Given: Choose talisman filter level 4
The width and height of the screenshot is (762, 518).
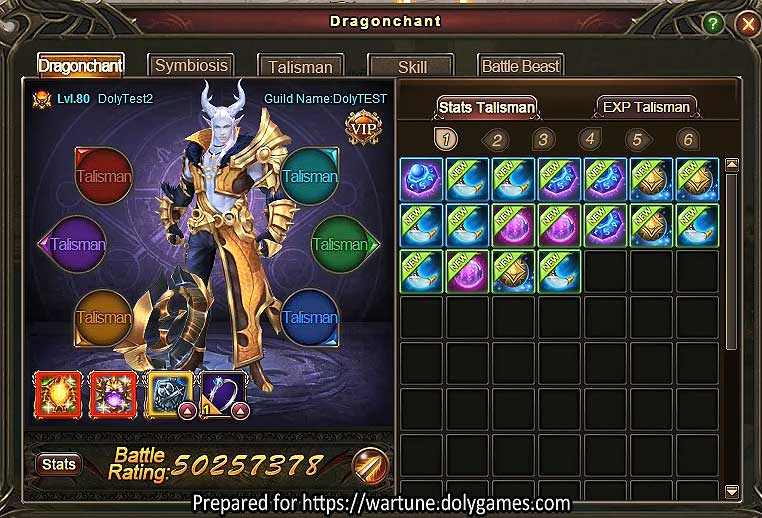Looking at the screenshot, I should pos(590,139).
